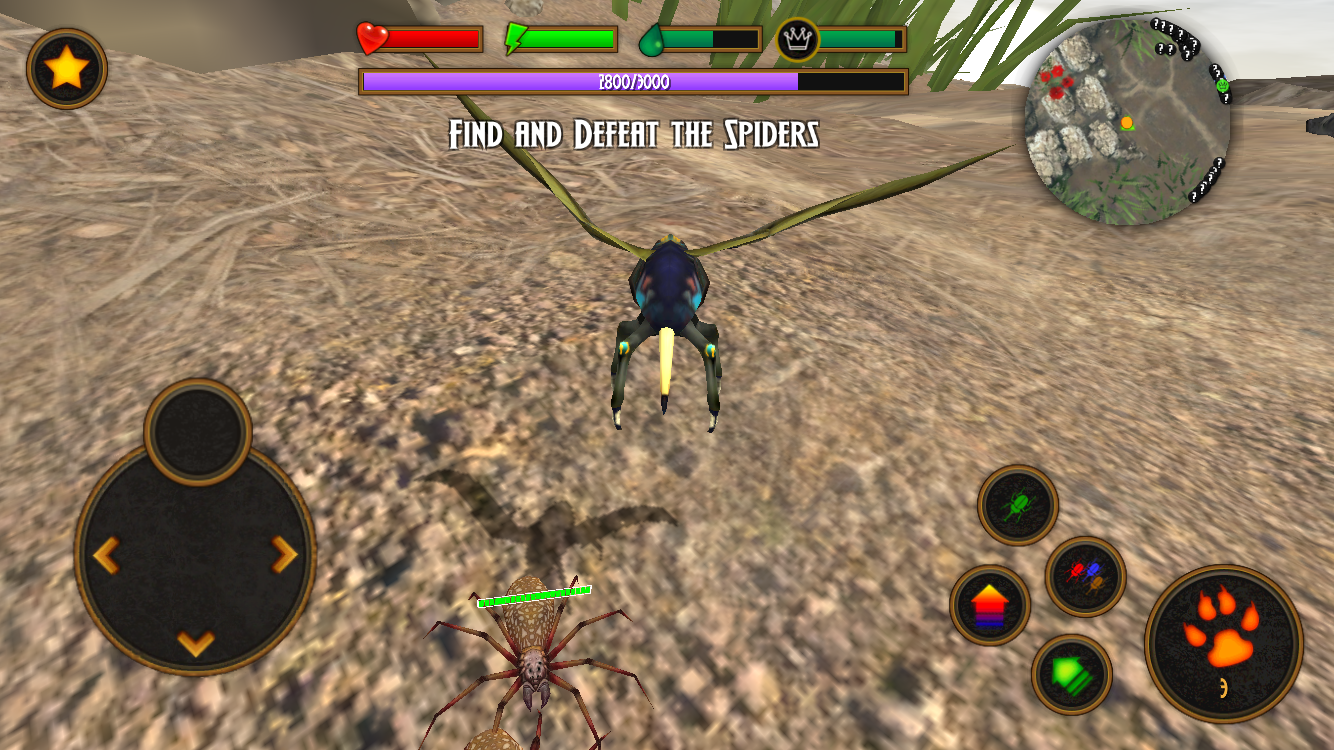Tap the heart icon beside the health bar

(370, 37)
